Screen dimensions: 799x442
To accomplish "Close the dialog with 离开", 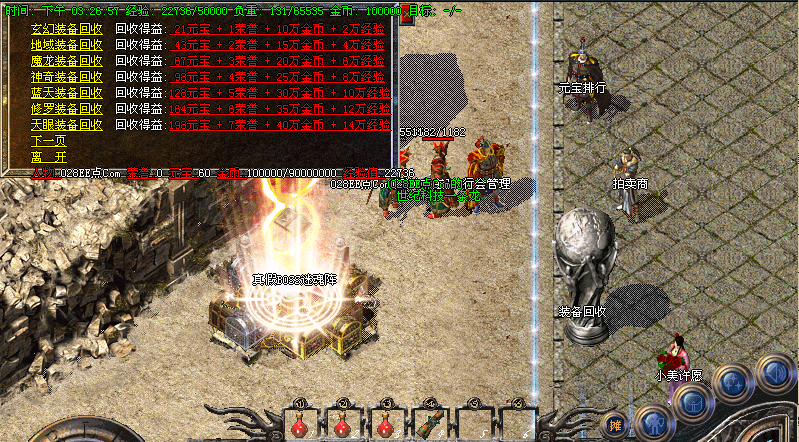I will pos(48,157).
